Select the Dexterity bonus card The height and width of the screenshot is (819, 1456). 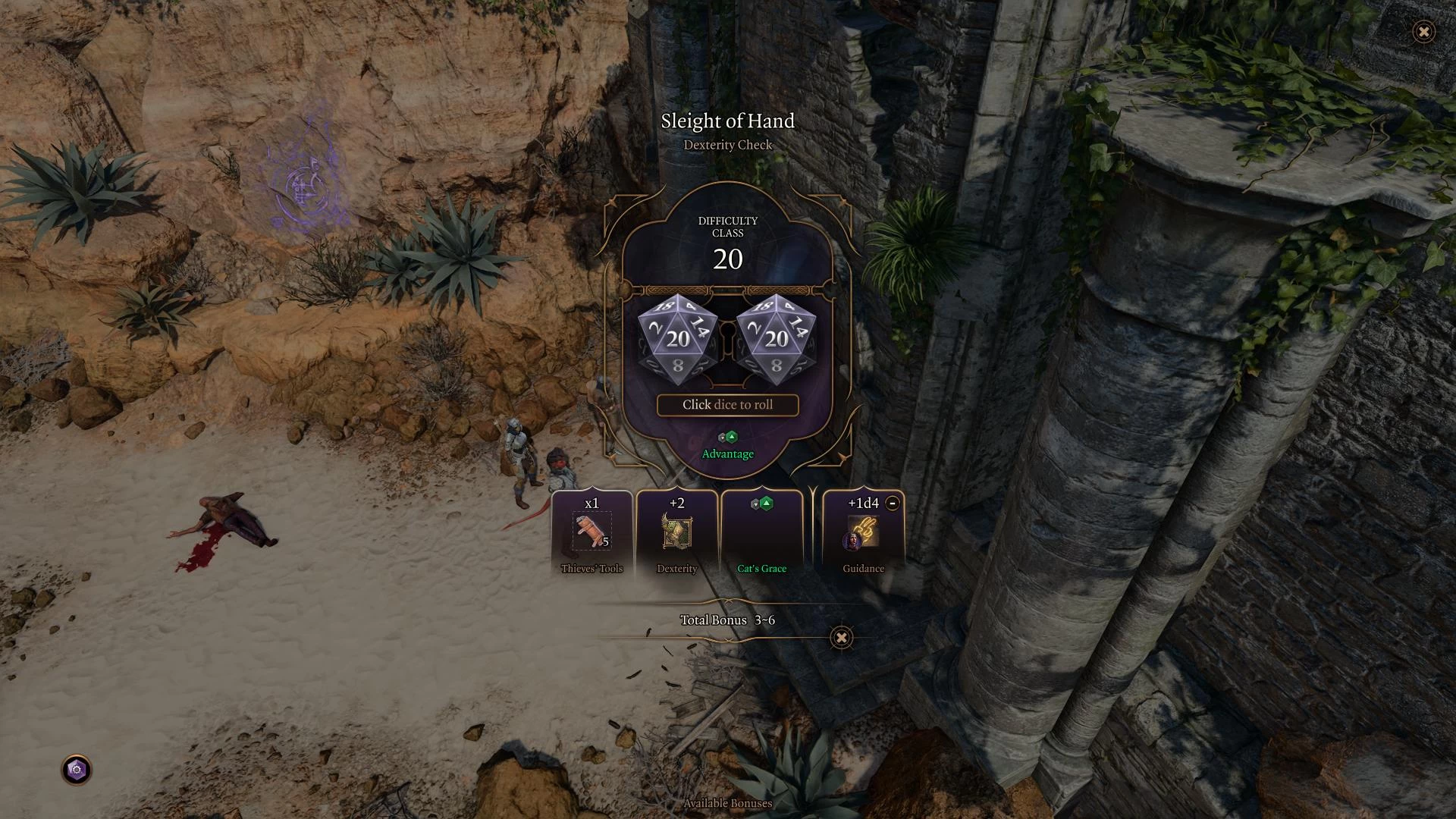pyautogui.click(x=676, y=535)
